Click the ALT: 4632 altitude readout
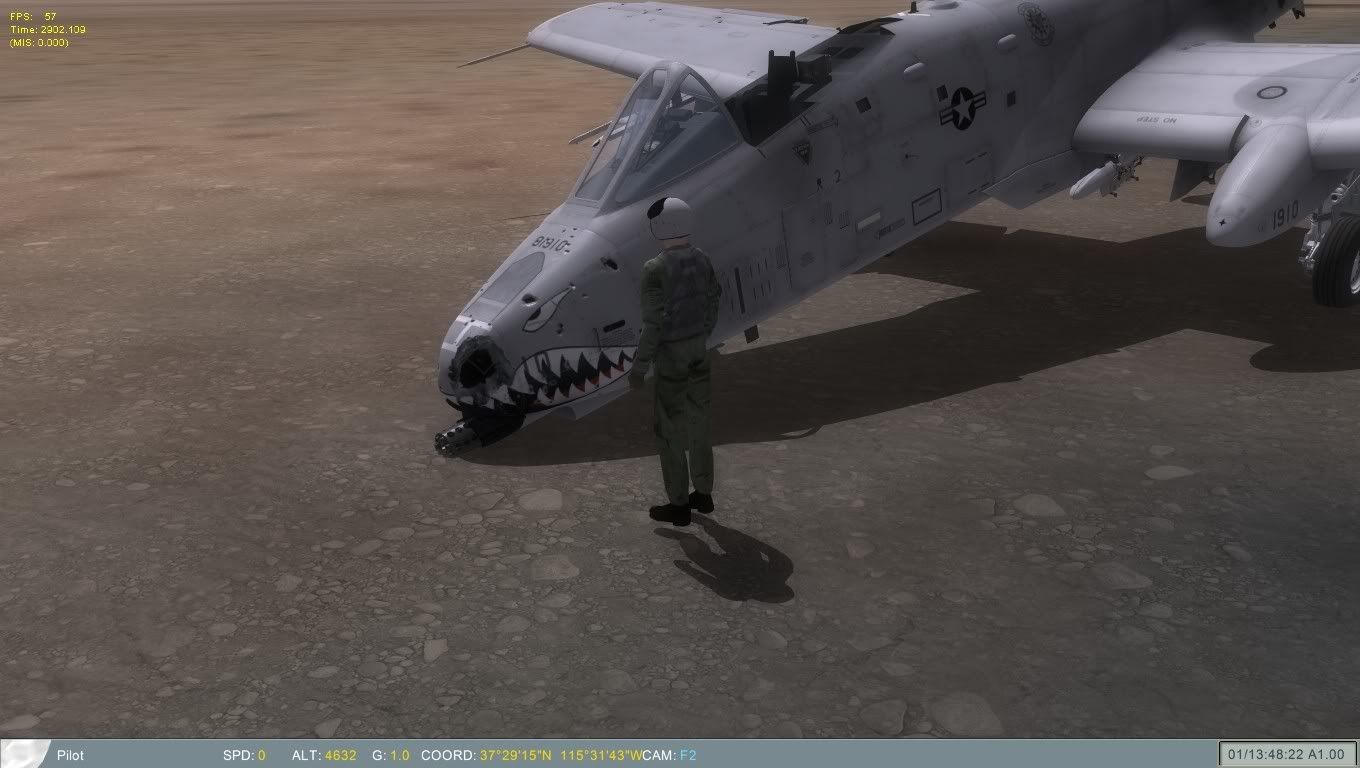Image resolution: width=1360 pixels, height=768 pixels. (x=325, y=756)
